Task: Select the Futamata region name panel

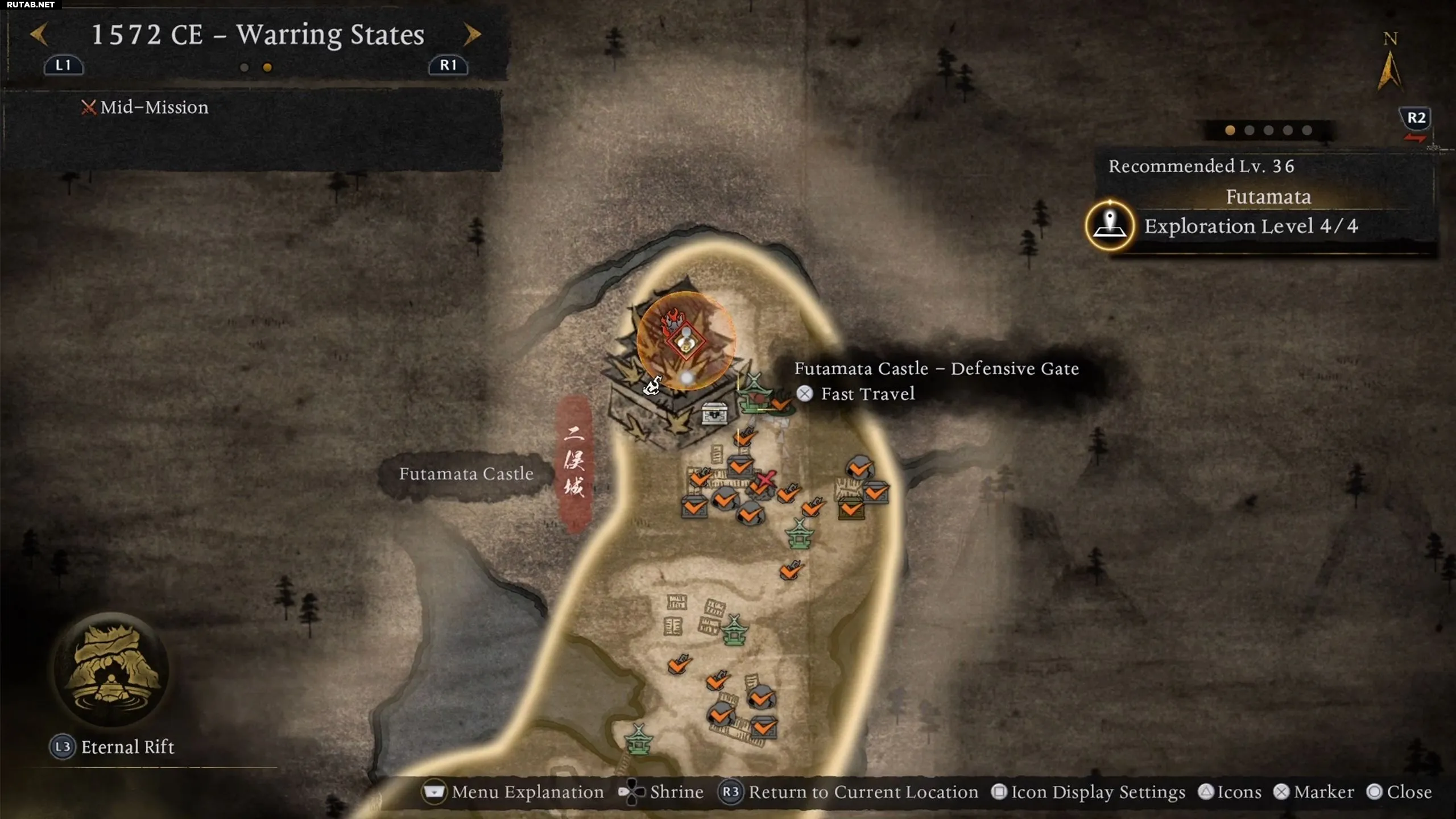Action: click(1268, 197)
